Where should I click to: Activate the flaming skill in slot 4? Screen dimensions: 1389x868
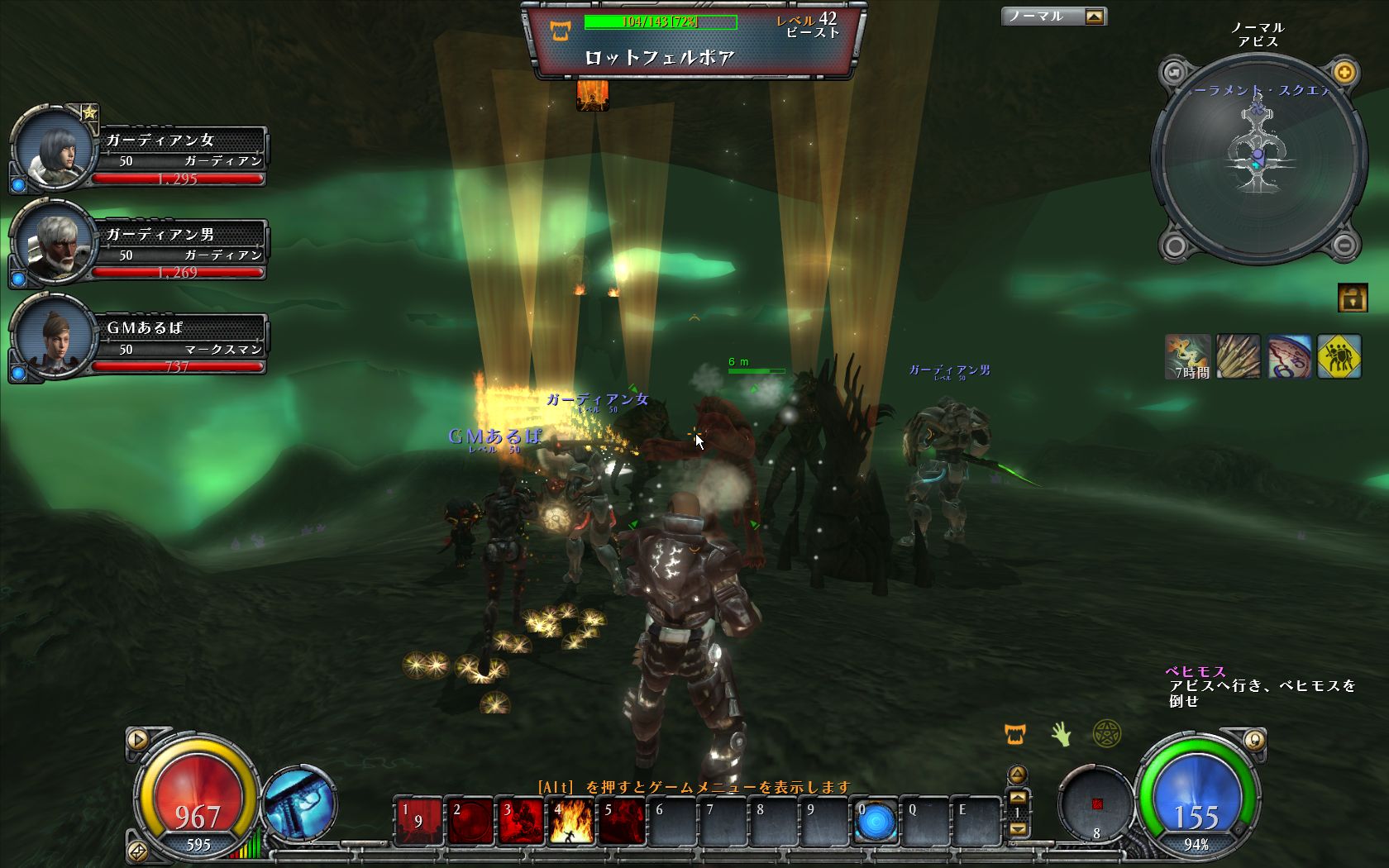(570, 821)
